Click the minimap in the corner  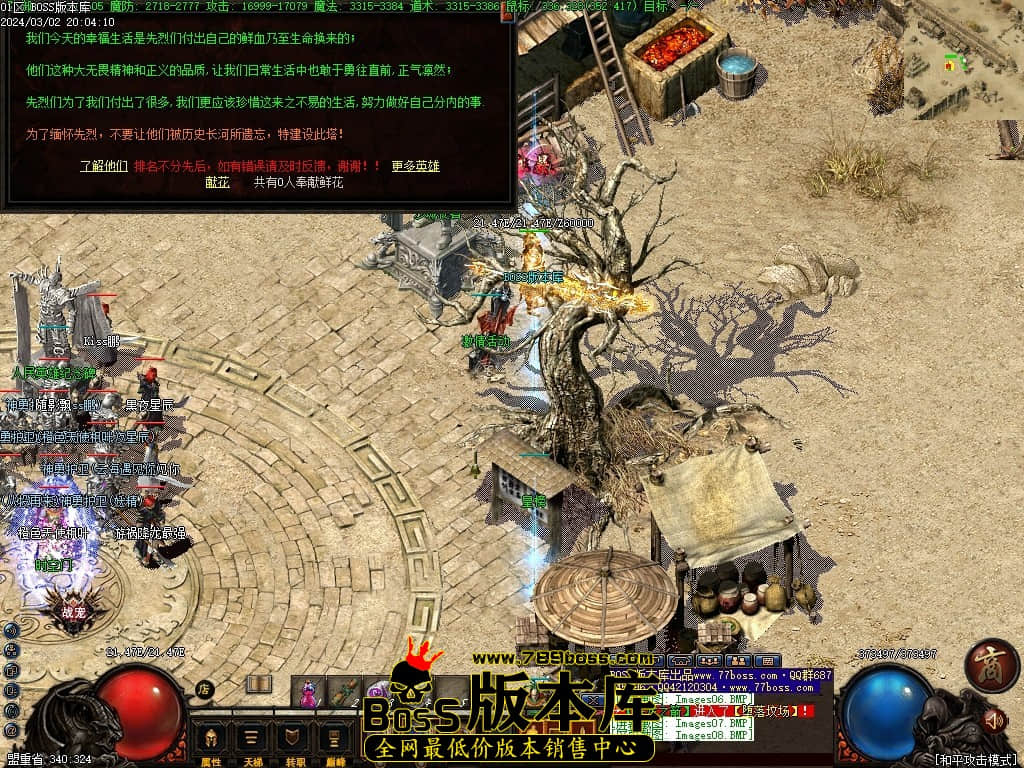pyautogui.click(x=962, y=60)
